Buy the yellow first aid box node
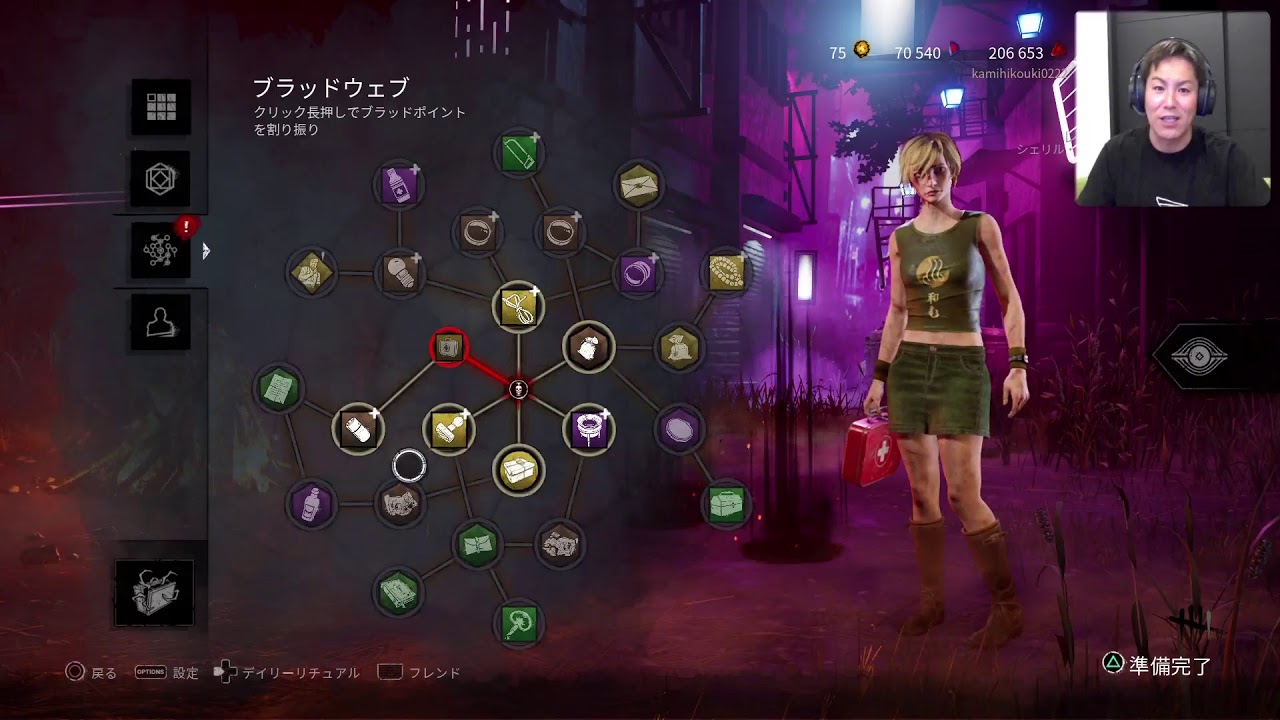This screenshot has height=720, width=1280. coord(519,469)
